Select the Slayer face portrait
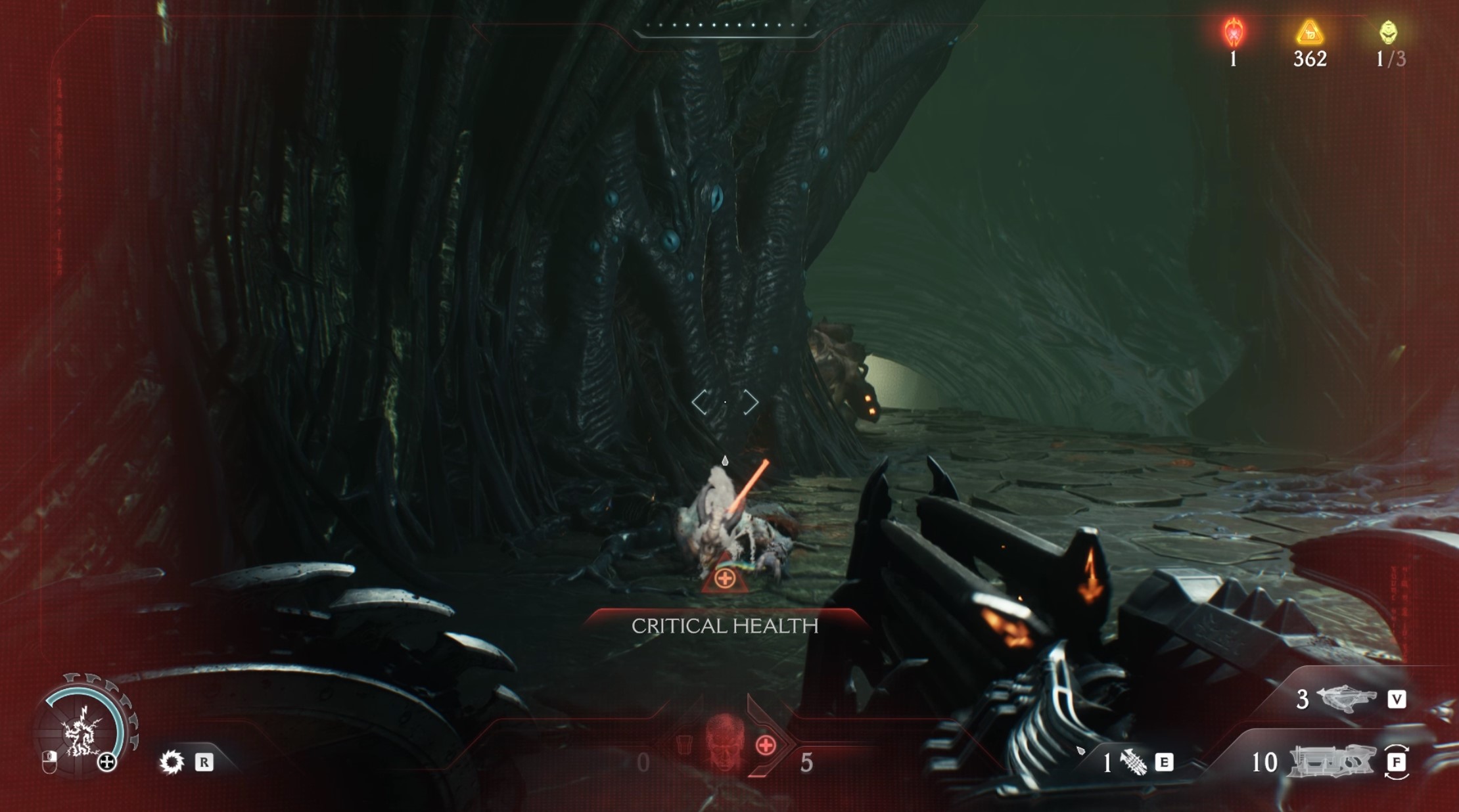1459x812 pixels. [x=724, y=741]
